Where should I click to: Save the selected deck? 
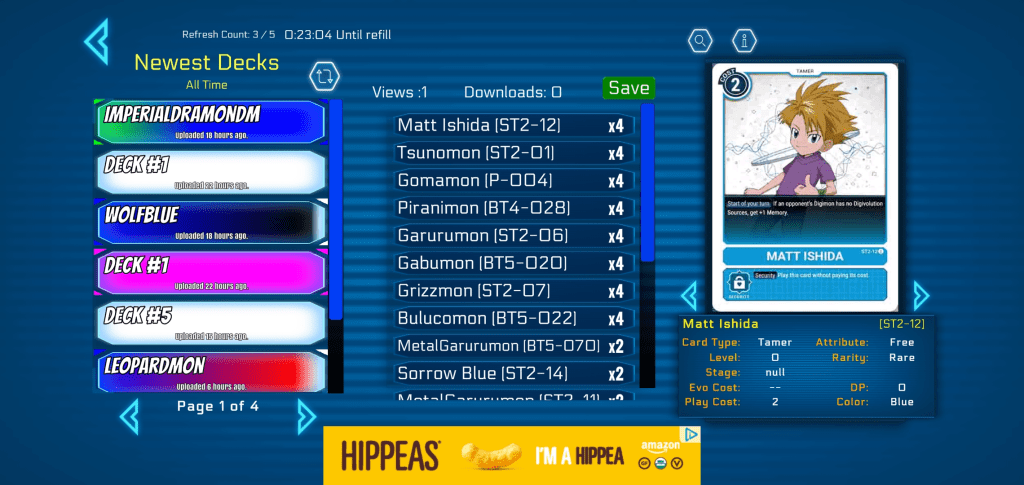(629, 88)
